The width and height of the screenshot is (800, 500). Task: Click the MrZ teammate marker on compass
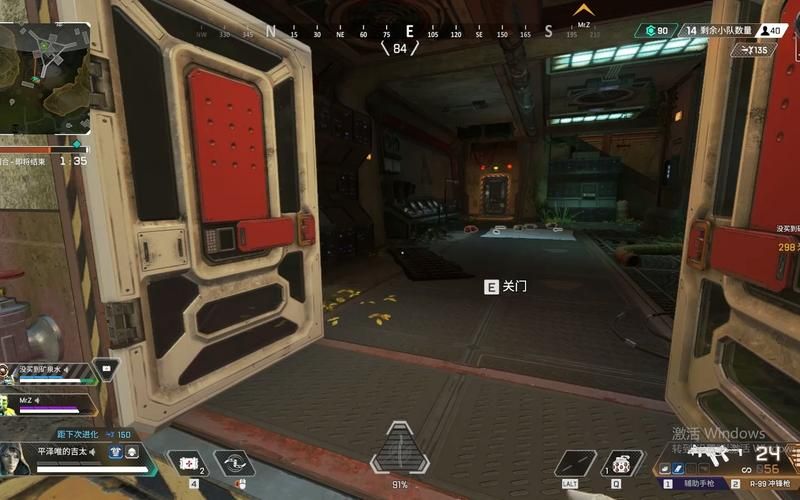583,12
